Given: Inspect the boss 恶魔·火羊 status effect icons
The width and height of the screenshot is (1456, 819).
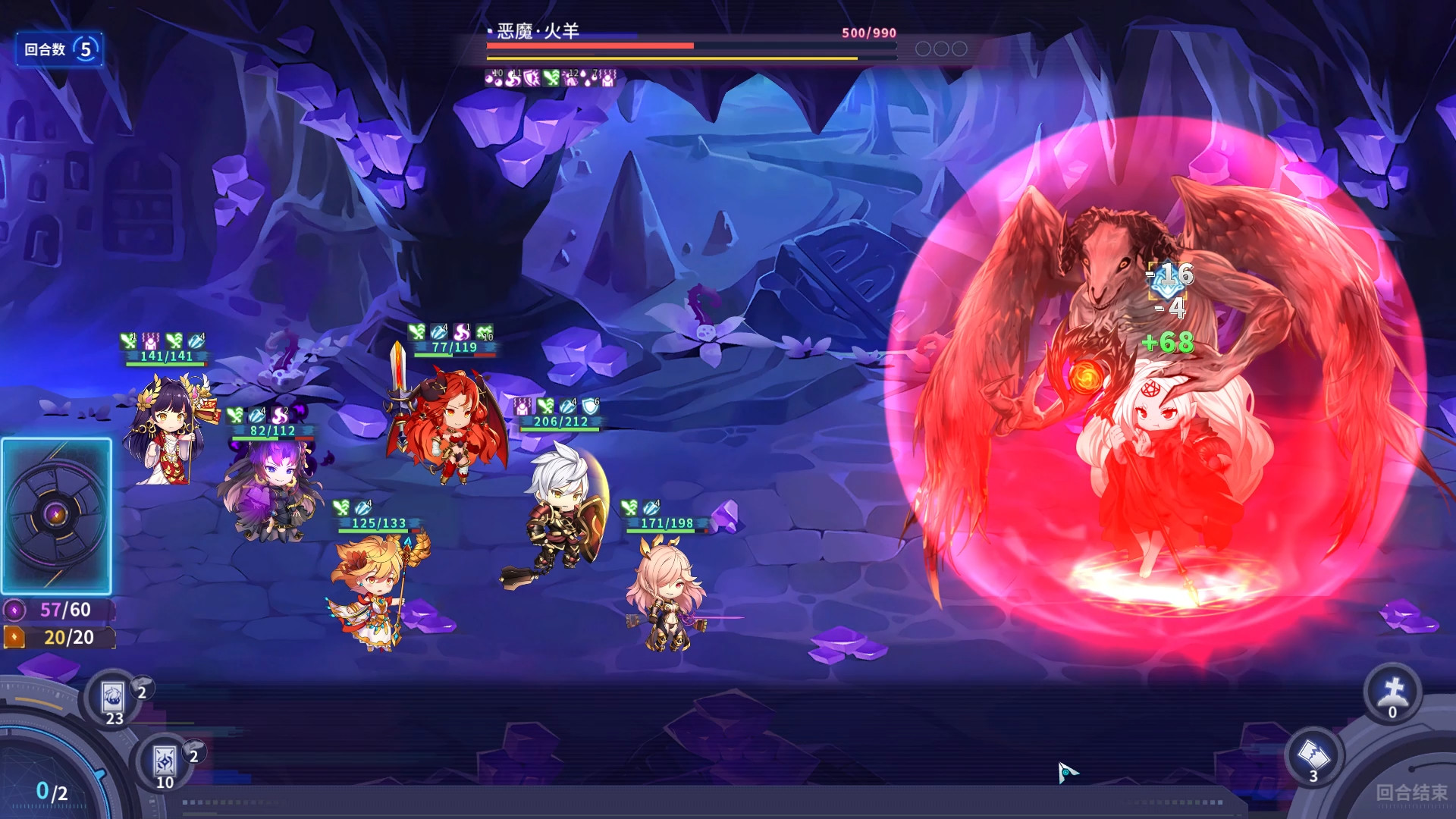Looking at the screenshot, I should point(551,77).
